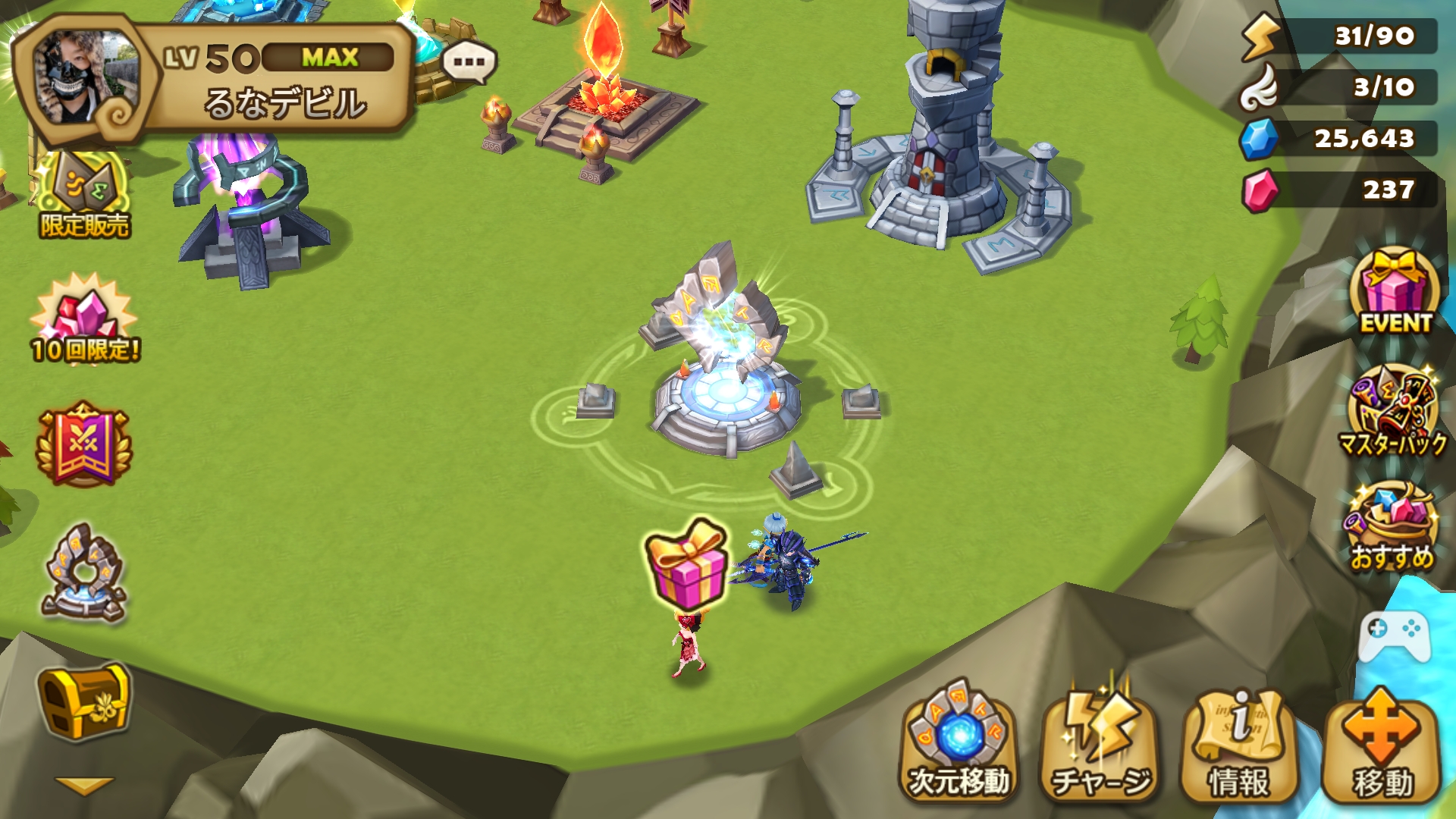Viewport: 1456px width, 819px height.
Task: Open the おすすめ recommended packs
Action: (x=1392, y=529)
